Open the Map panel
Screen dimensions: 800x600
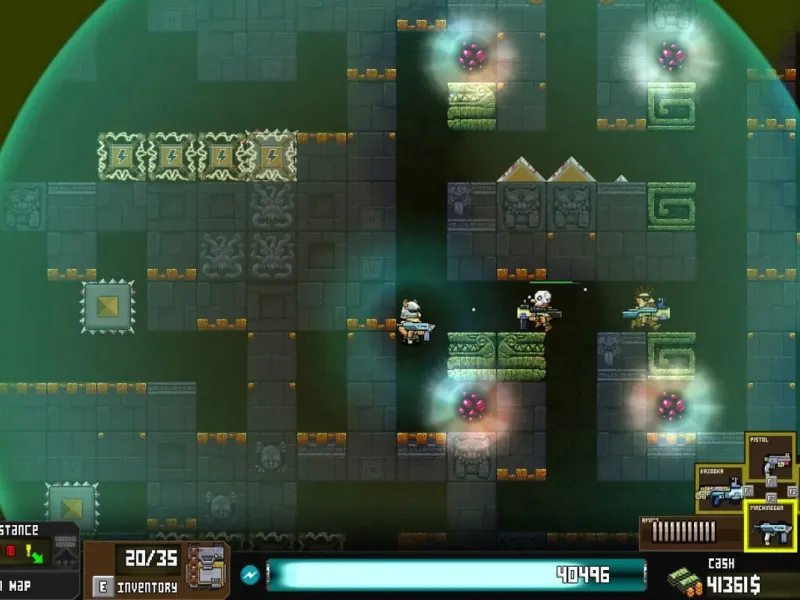point(20,585)
